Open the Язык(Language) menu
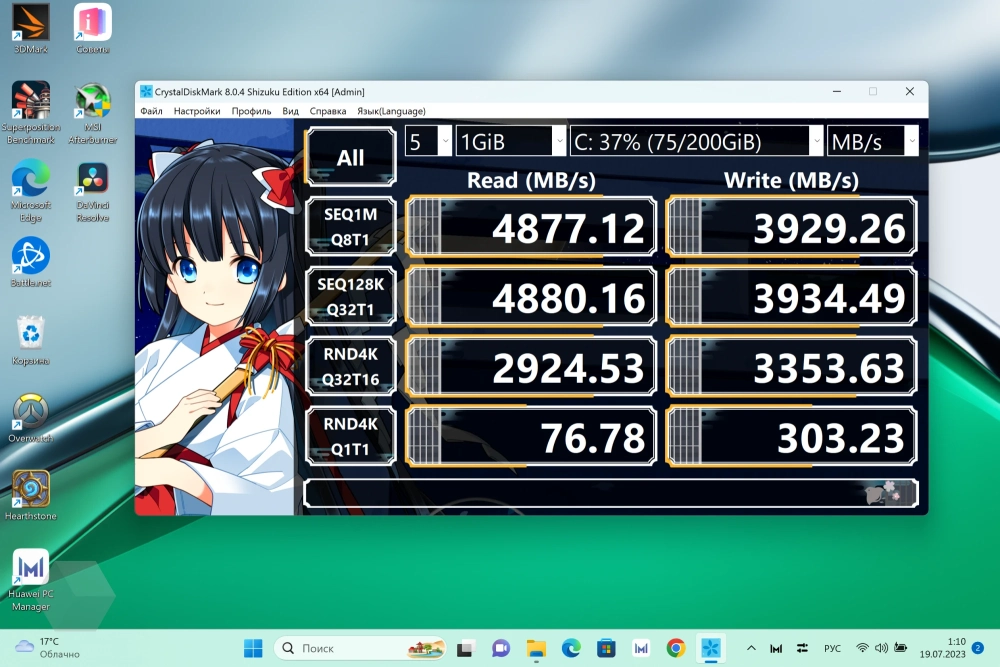Screen dimensions: 1000x667 (x=391, y=111)
